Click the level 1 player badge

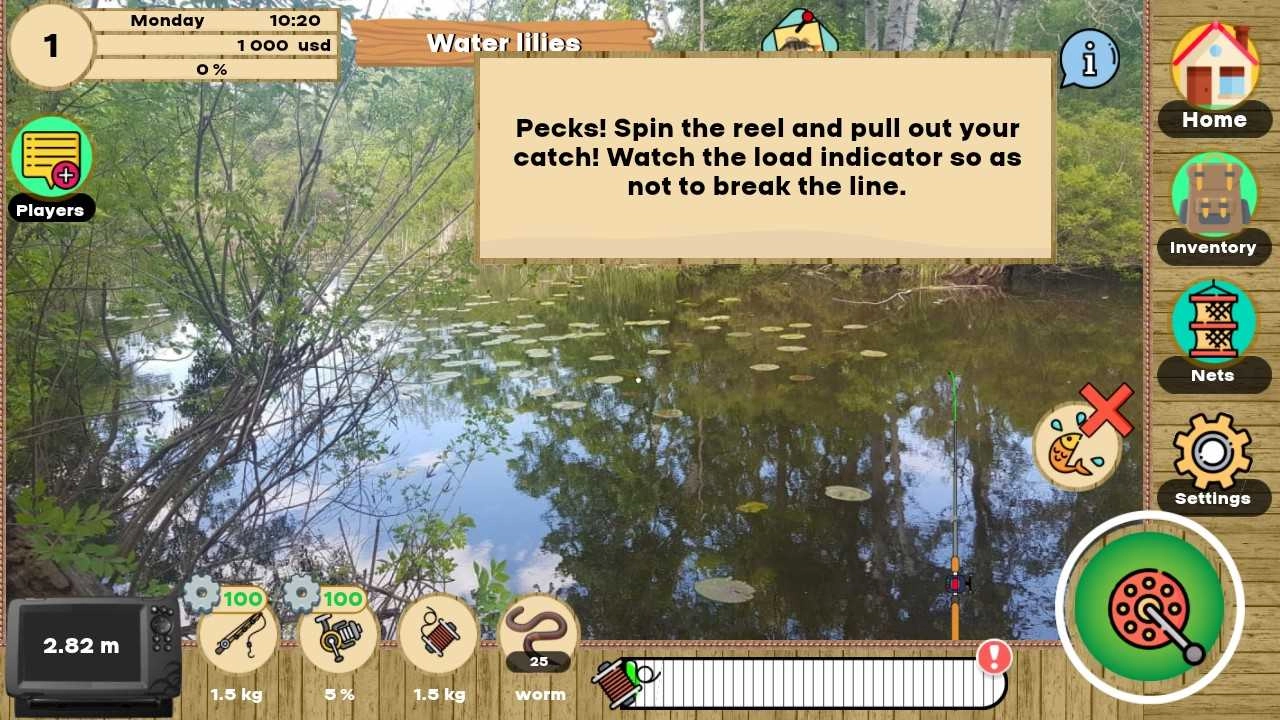[50, 46]
